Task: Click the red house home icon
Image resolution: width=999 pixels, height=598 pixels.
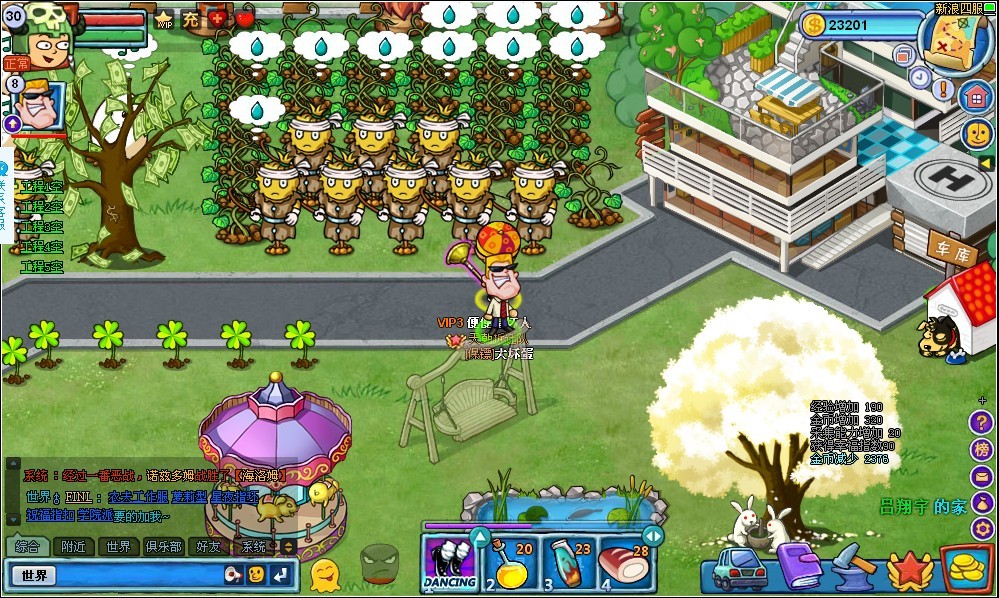Action: tap(976, 97)
